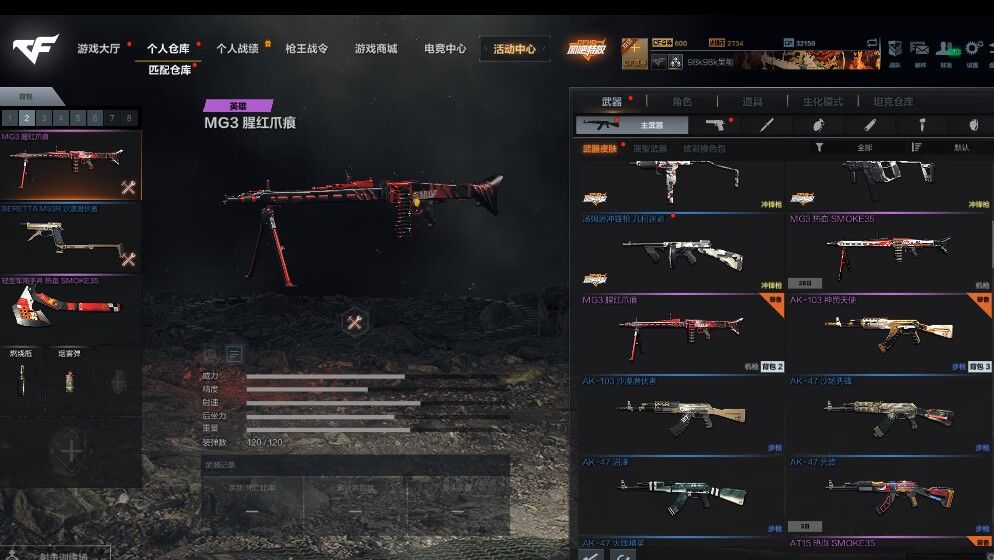Switch to the 道具 items tab
The width and height of the screenshot is (994, 560).
pyautogui.click(x=752, y=101)
